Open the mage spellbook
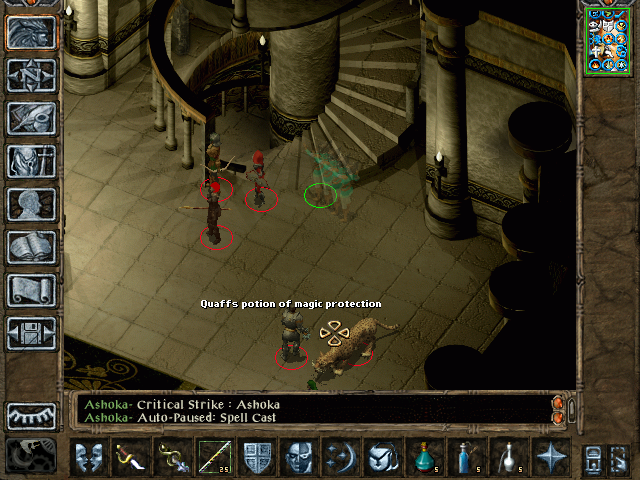The height and width of the screenshot is (480, 640). [31, 247]
